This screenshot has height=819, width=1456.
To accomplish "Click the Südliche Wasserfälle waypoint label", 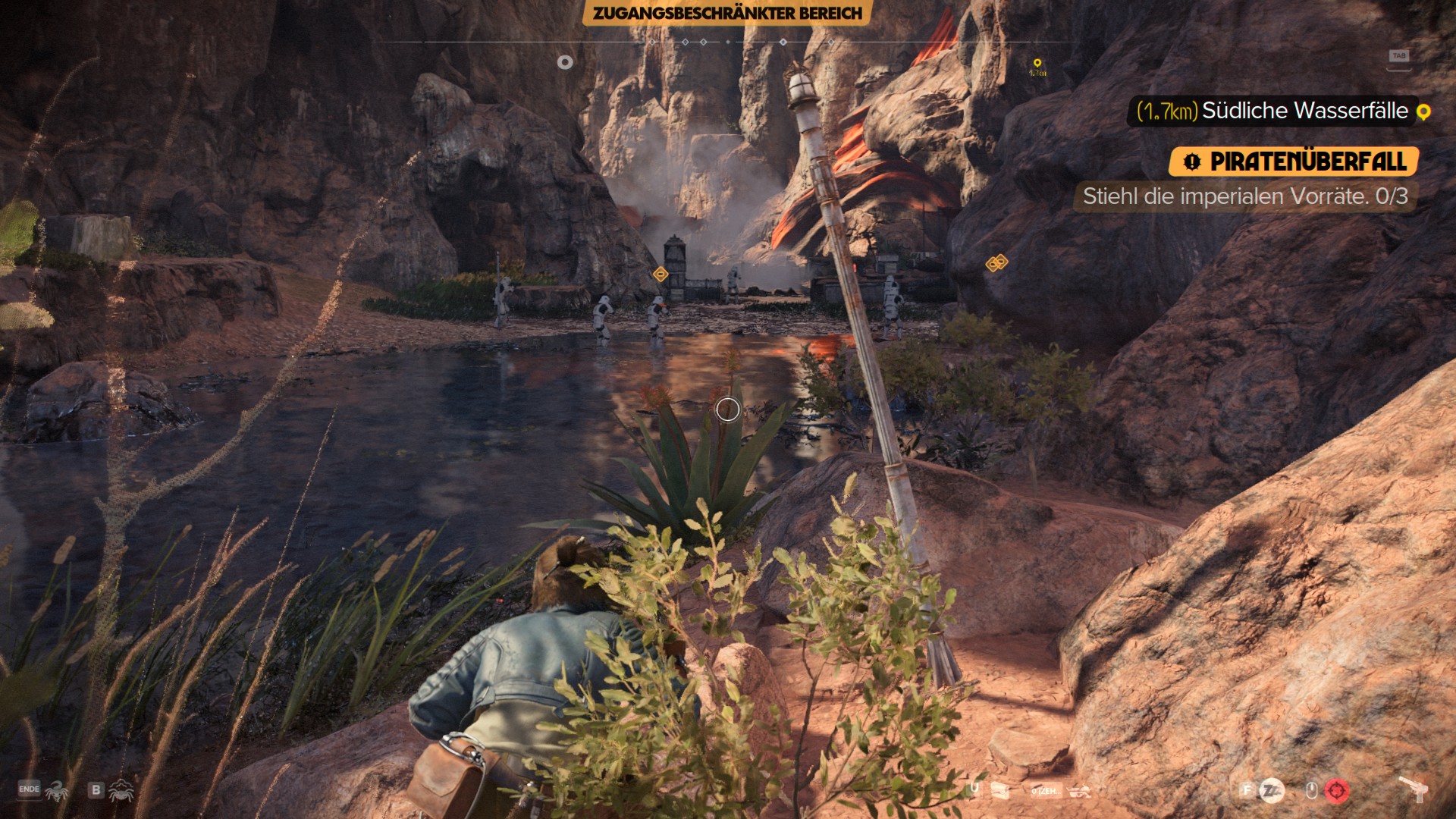I will (1304, 111).
